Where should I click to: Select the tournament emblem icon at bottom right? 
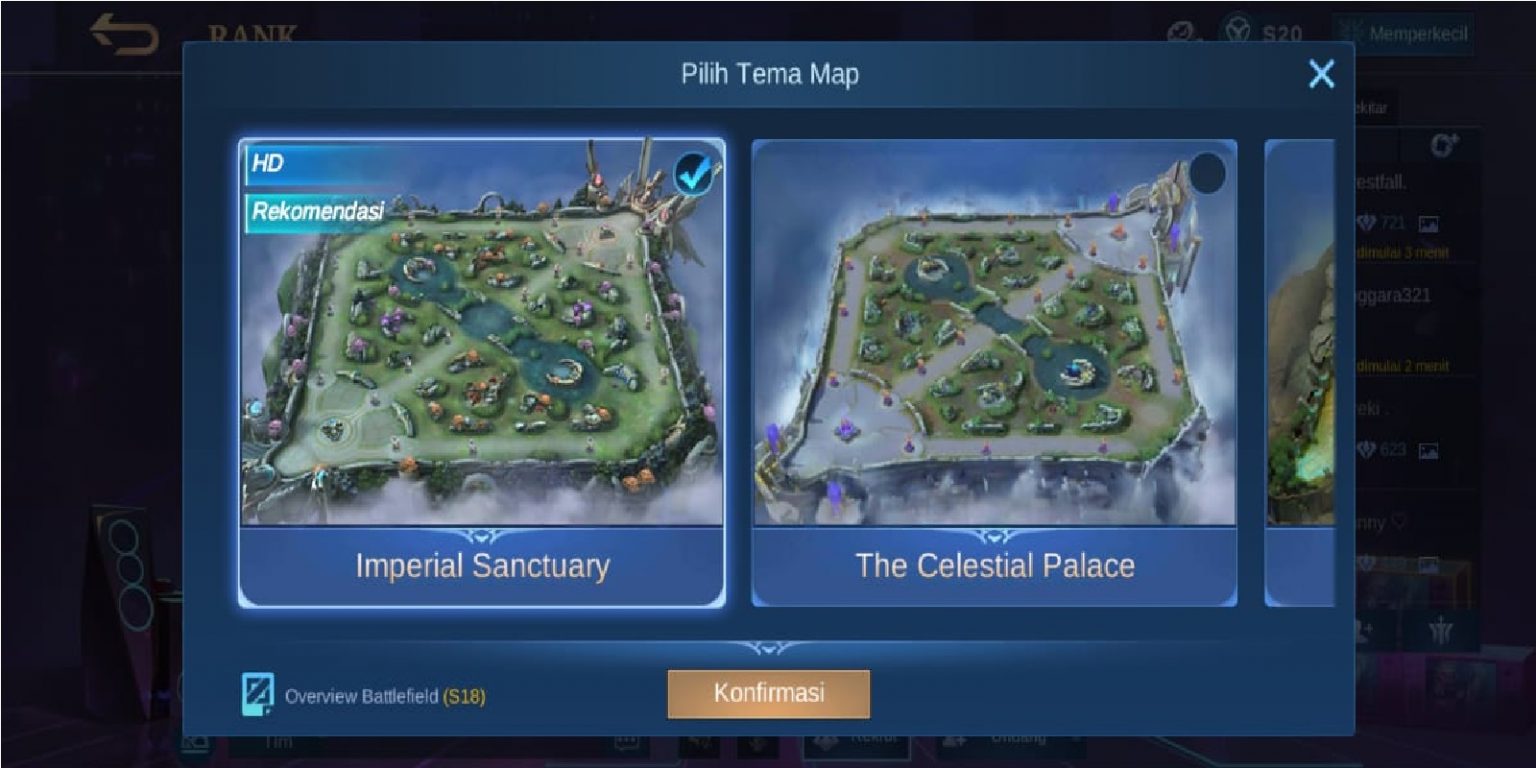click(1443, 628)
